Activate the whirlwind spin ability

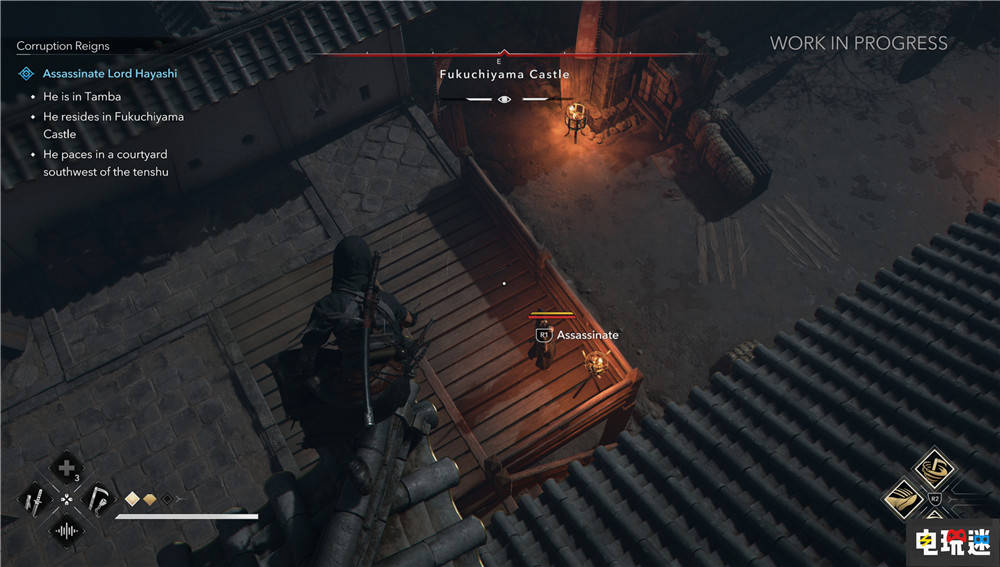point(935,467)
